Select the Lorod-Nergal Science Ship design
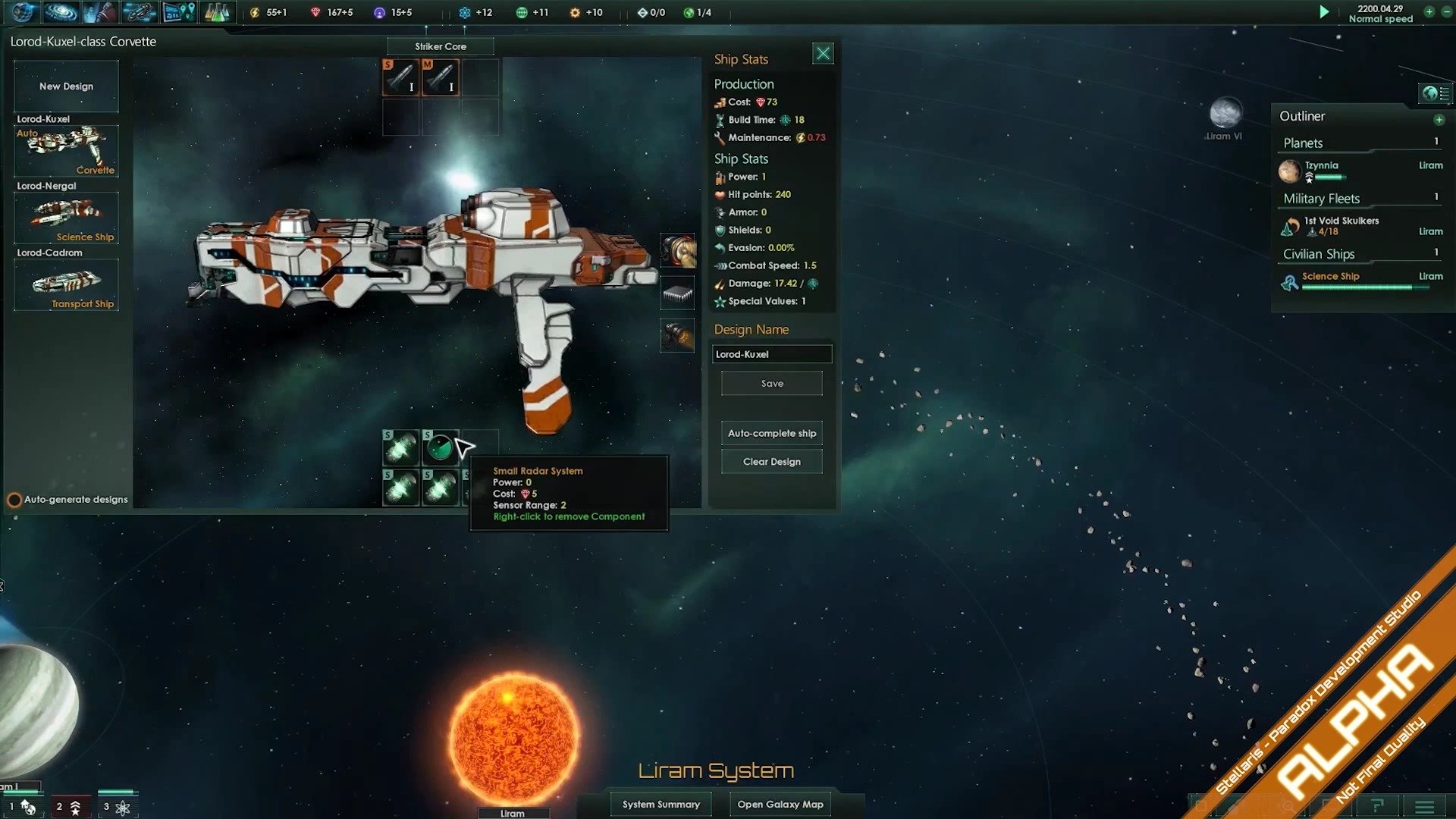Screen dimensions: 1456x819 point(67,218)
